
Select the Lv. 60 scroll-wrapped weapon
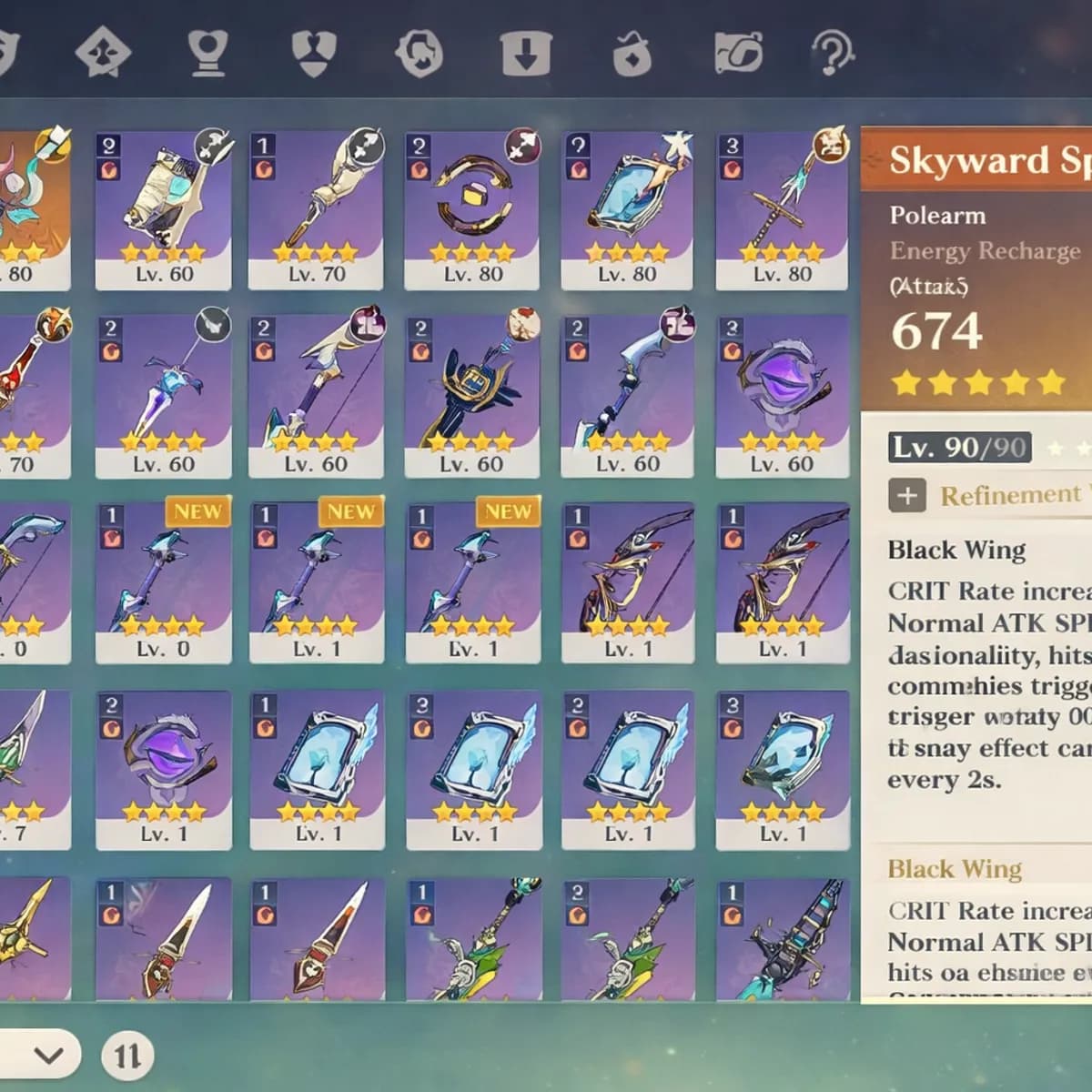(x=164, y=210)
